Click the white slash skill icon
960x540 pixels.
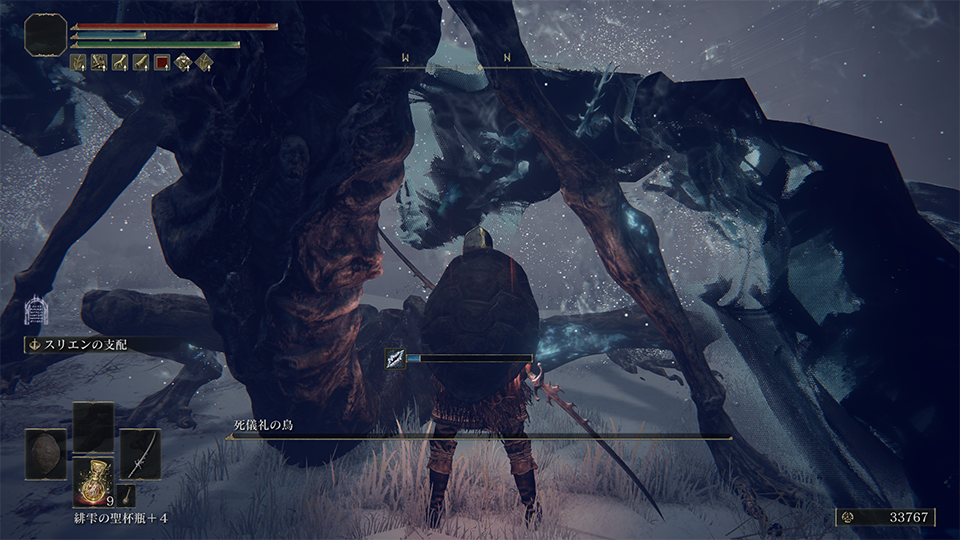(x=395, y=357)
